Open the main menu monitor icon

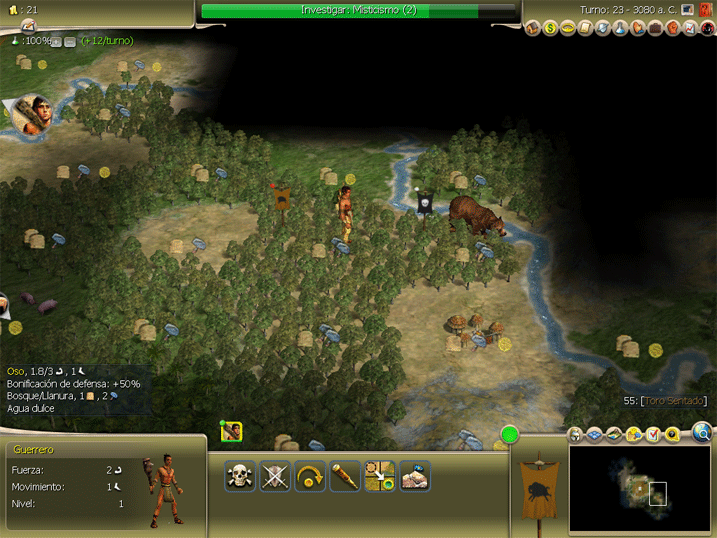[x=688, y=10]
